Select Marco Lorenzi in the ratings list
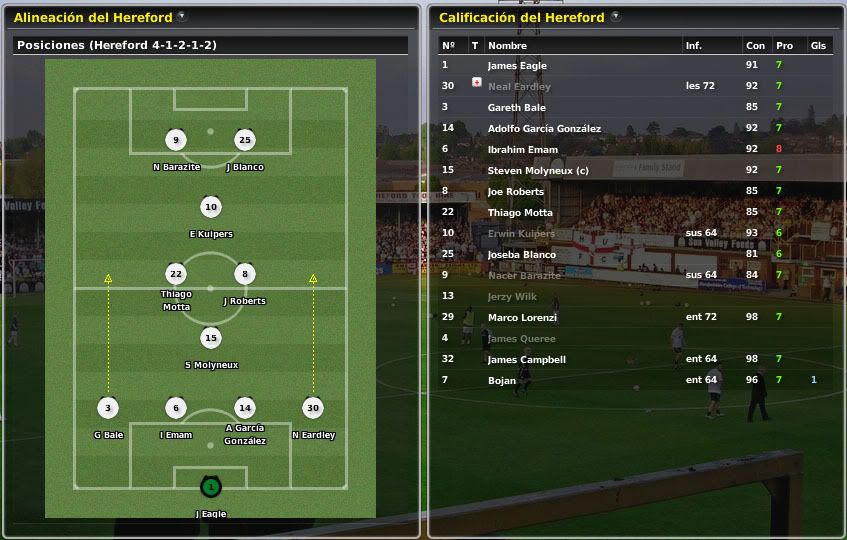 click(x=522, y=317)
